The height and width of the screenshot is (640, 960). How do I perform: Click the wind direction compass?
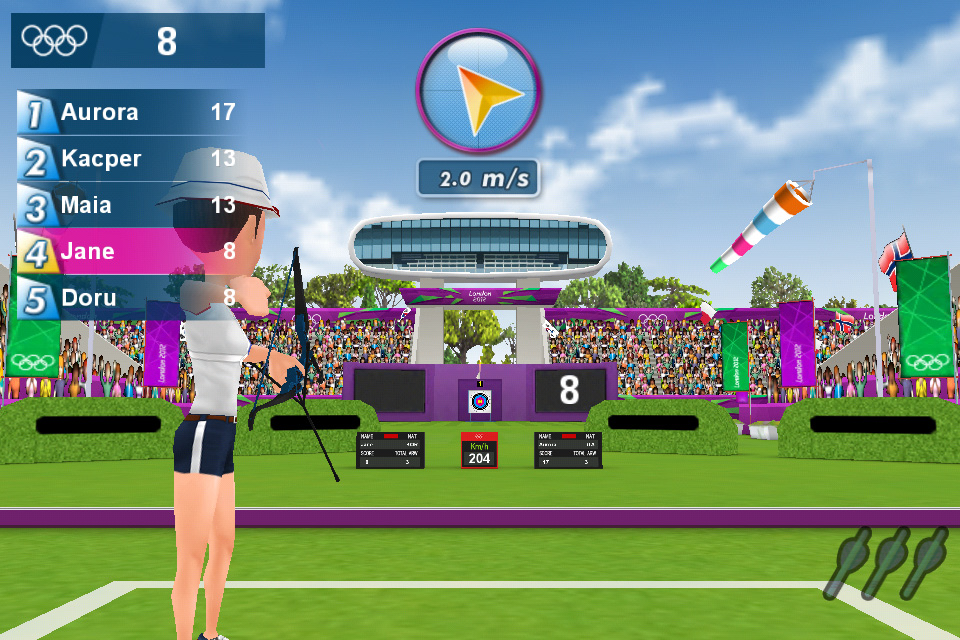click(478, 91)
